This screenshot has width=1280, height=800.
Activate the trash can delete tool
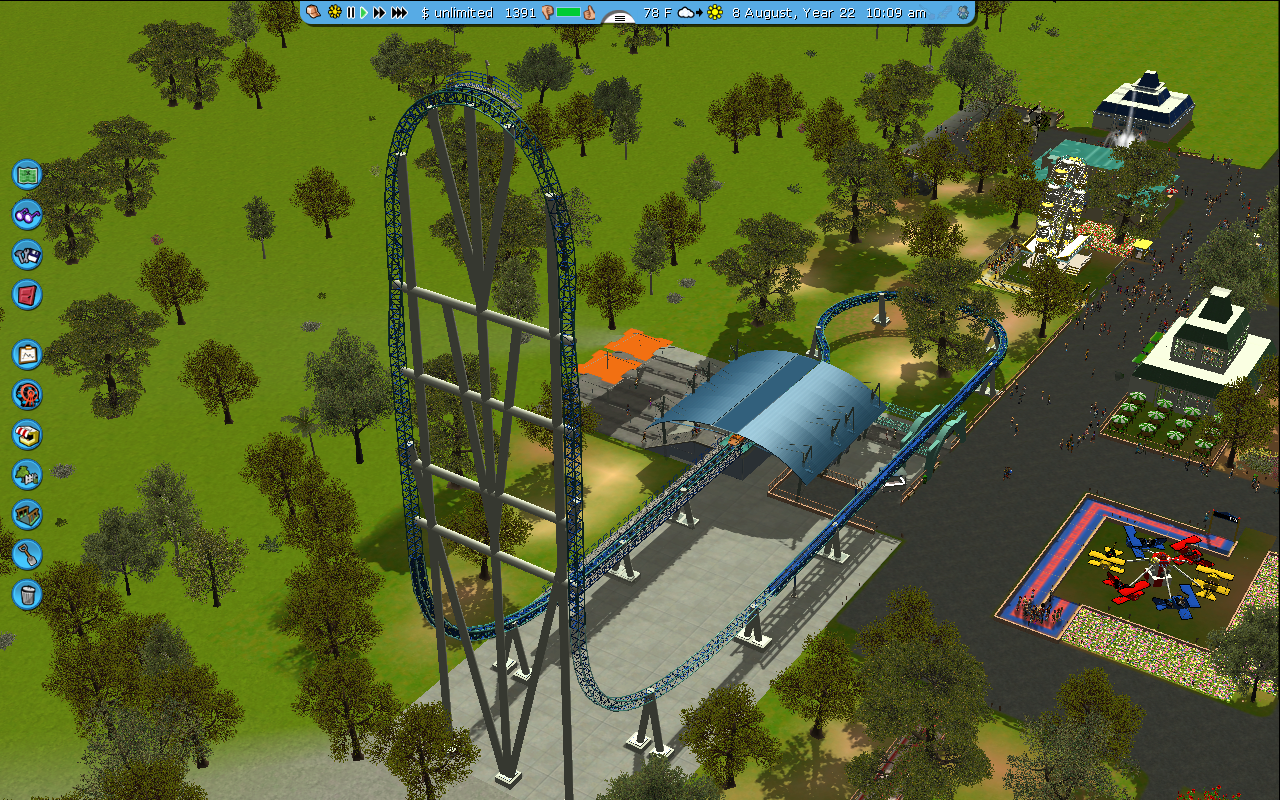coord(27,594)
